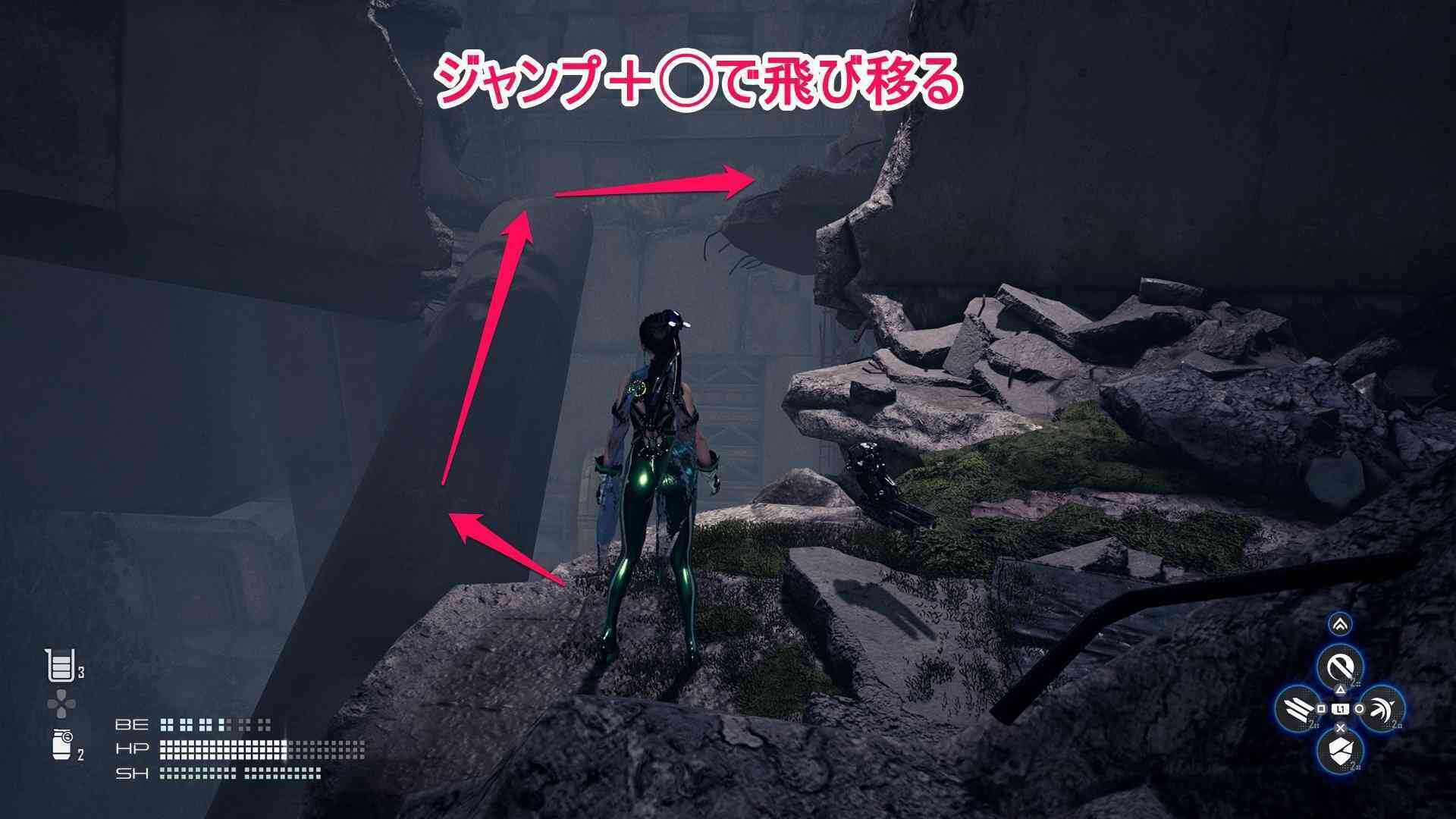Toggle the Triangle glyph on the skill wheel

(x=1341, y=689)
